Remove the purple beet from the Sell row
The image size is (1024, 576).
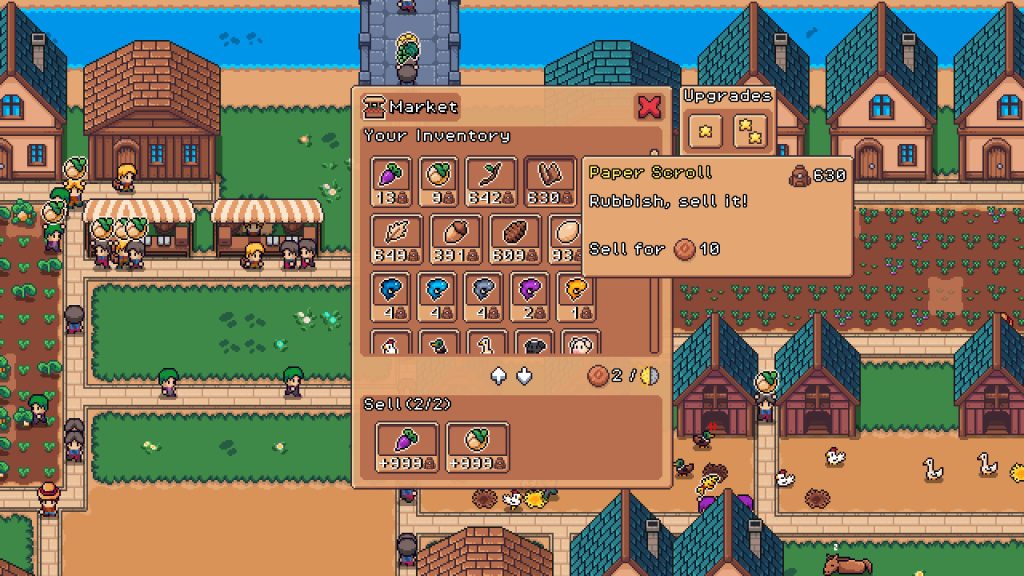coord(407,446)
